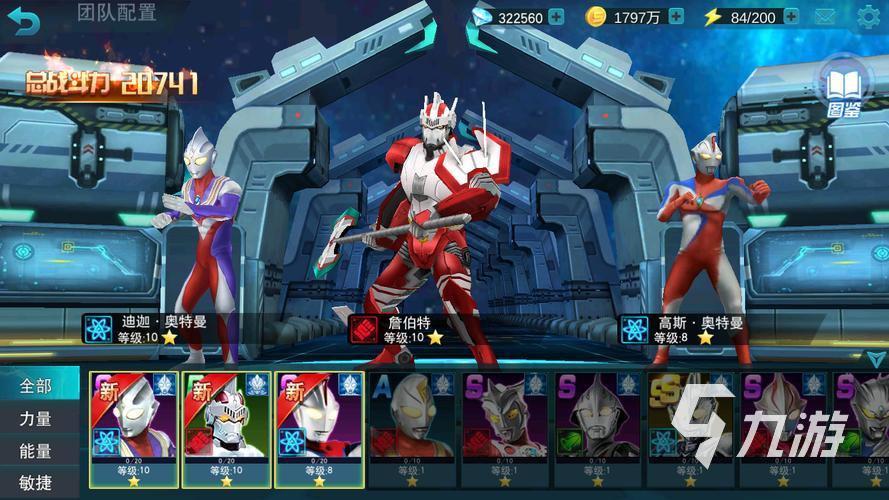The width and height of the screenshot is (889, 500).
Task: Show only 力量 type heroes
Action: coord(36,419)
